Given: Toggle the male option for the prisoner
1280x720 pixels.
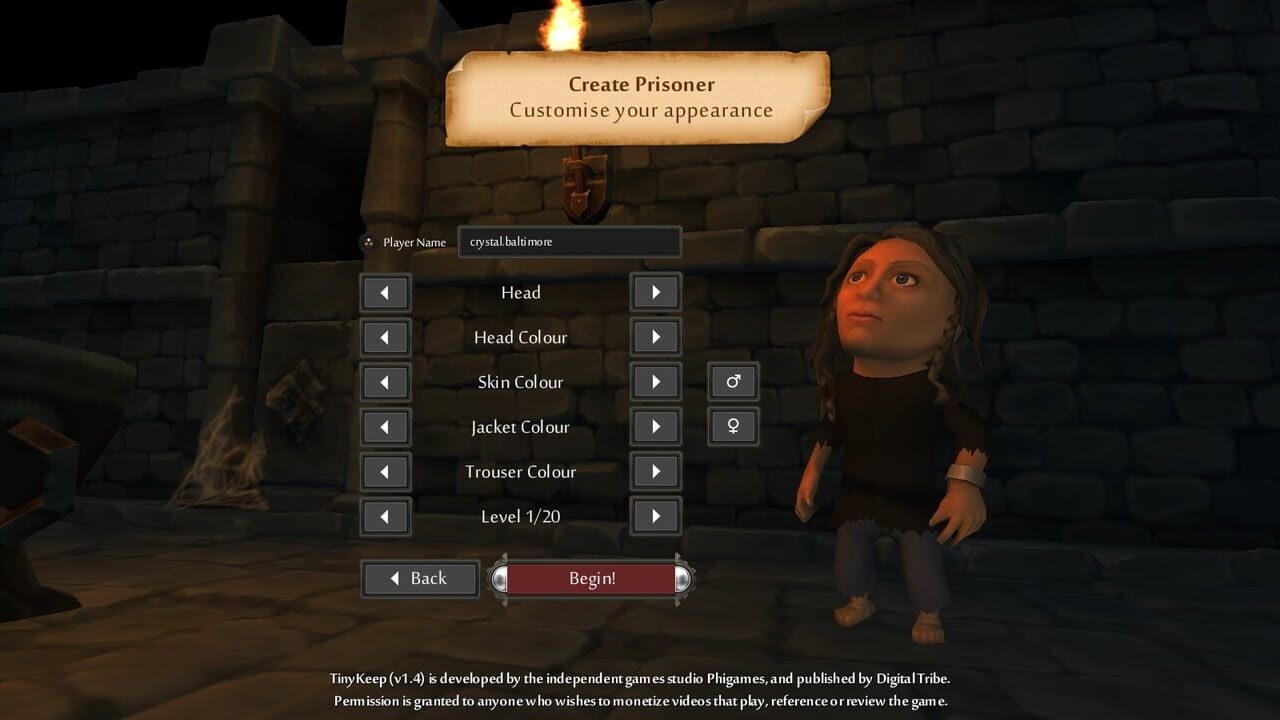Looking at the screenshot, I should pos(733,381).
